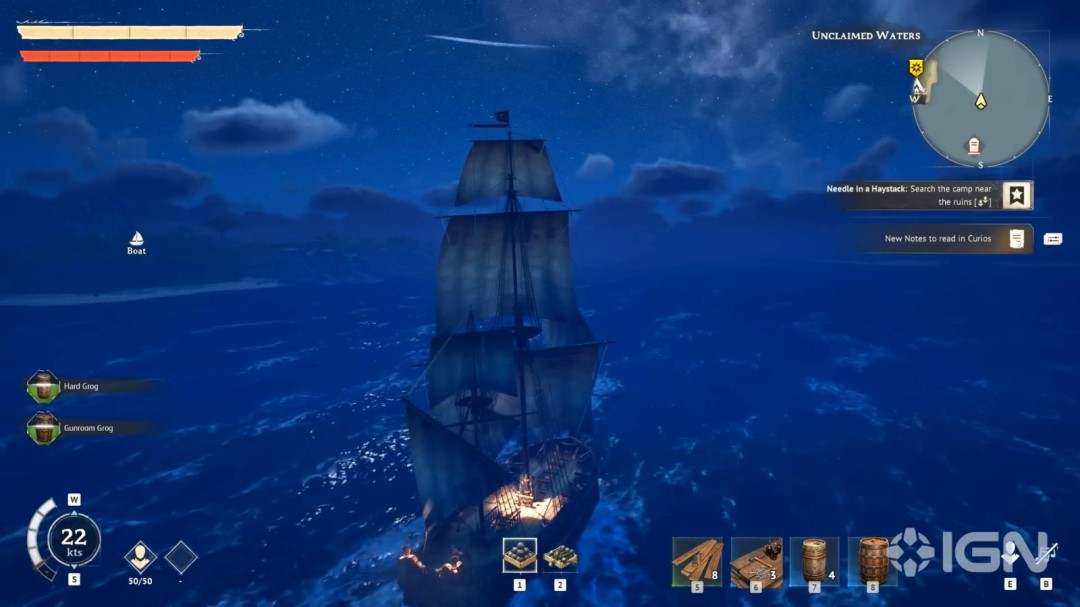
Task: Click the sea shanty music note icon
Action: tap(1046, 553)
